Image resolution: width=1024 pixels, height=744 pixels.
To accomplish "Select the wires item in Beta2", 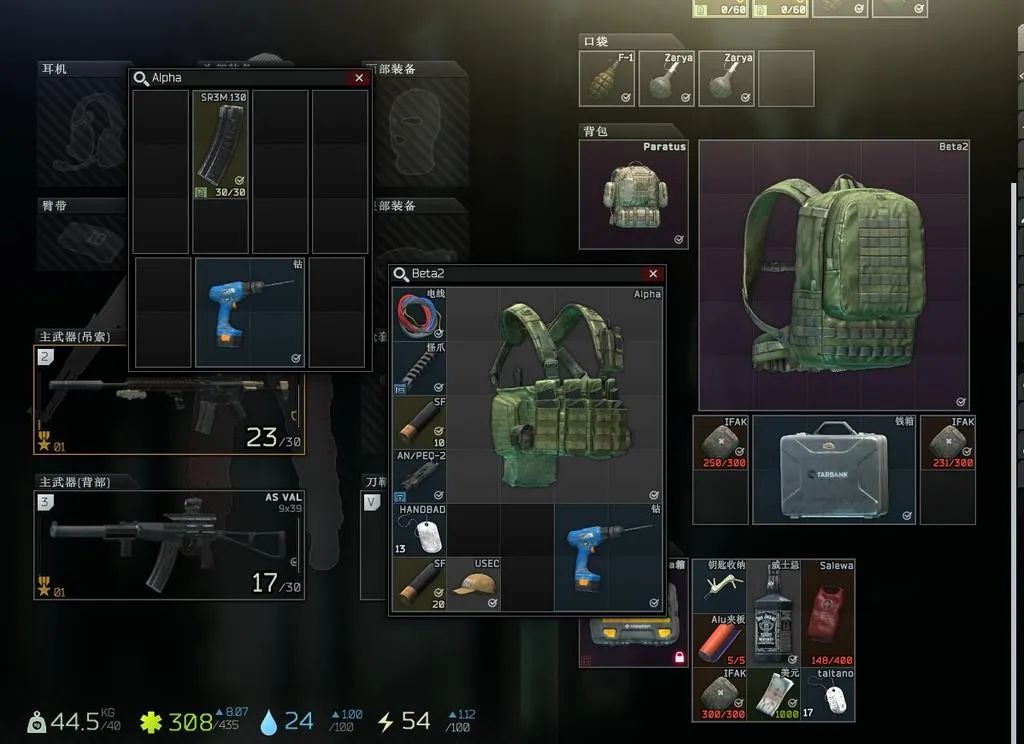I will pos(419,313).
